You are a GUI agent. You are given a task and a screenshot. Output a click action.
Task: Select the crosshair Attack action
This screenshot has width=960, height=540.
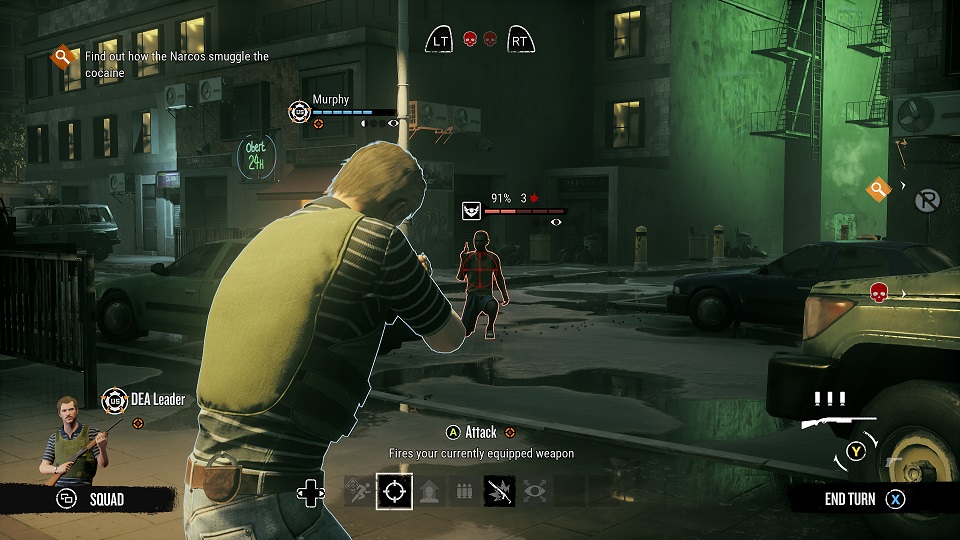coord(394,491)
